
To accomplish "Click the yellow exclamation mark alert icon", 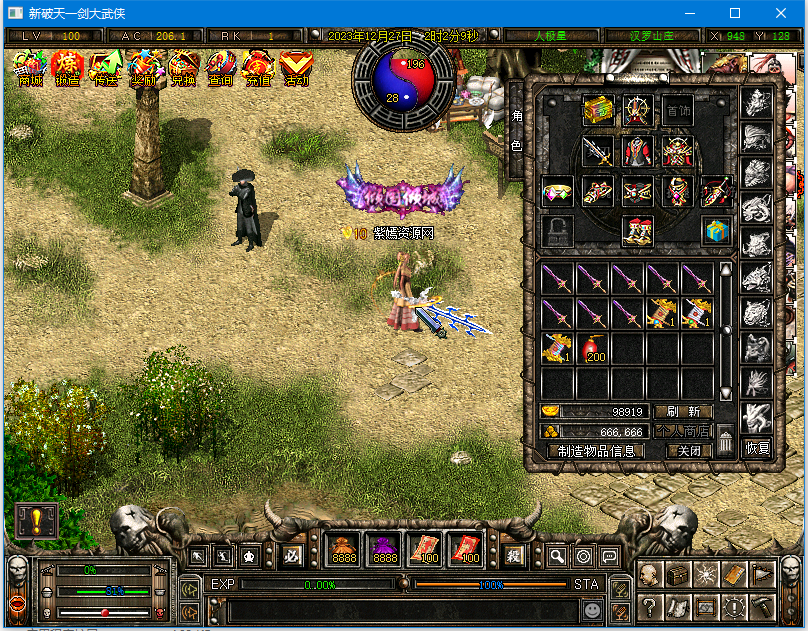I will pyautogui.click(x=36, y=520).
